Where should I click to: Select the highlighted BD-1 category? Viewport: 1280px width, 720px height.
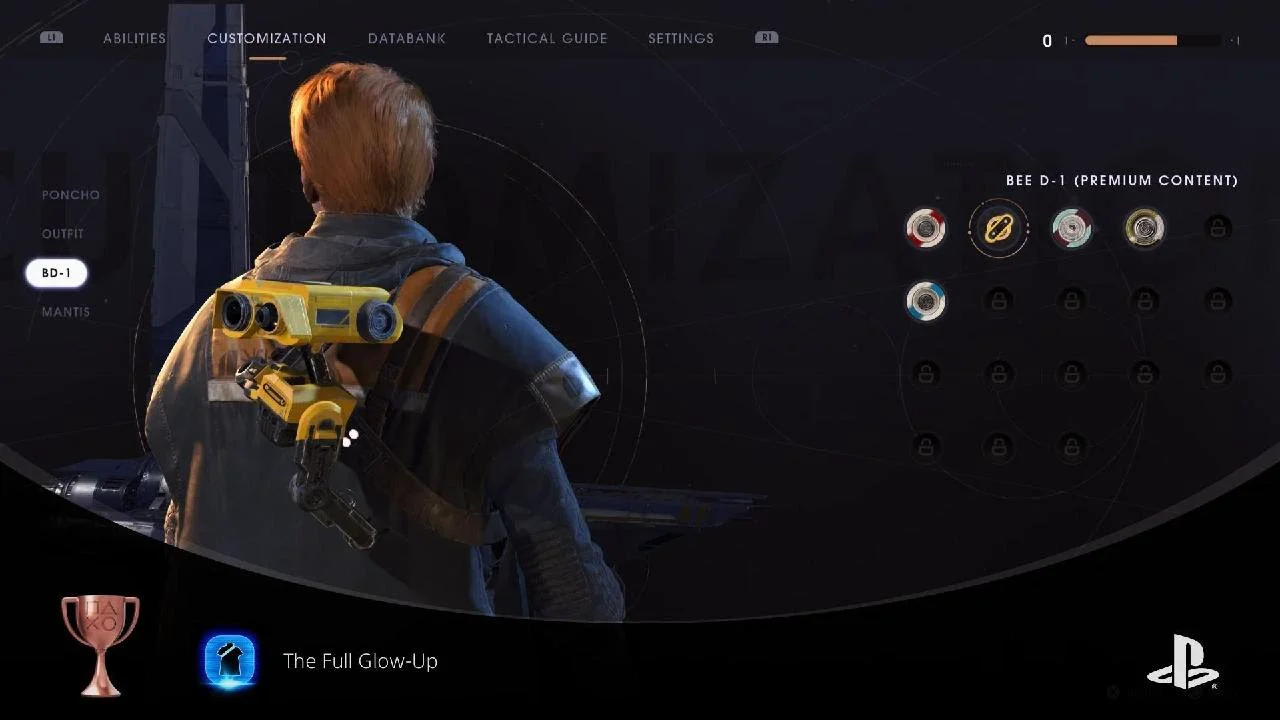click(x=56, y=273)
